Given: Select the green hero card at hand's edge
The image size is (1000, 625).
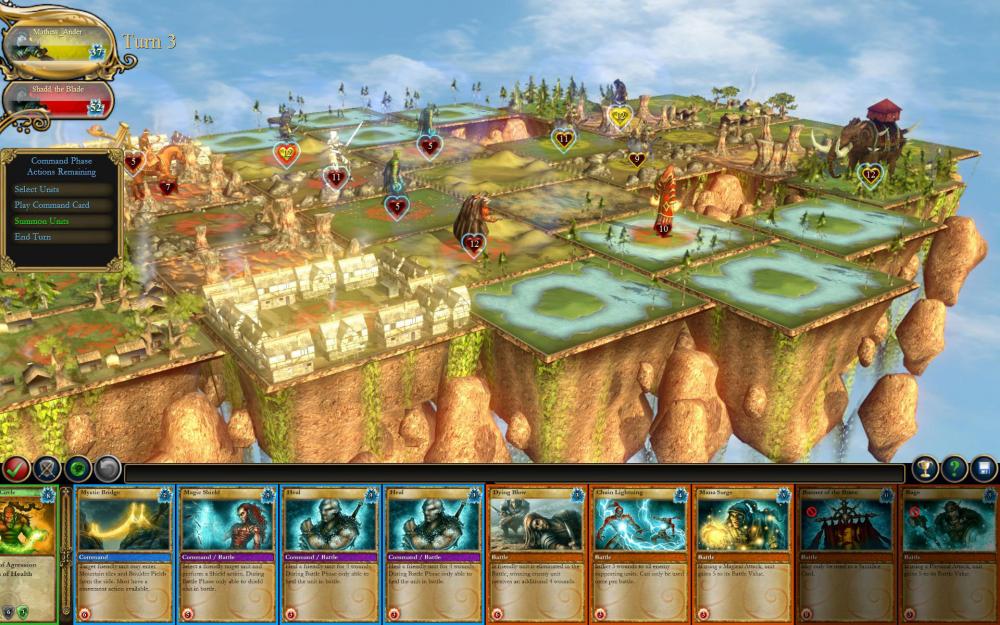Looking at the screenshot, I should pyautogui.click(x=27, y=555).
